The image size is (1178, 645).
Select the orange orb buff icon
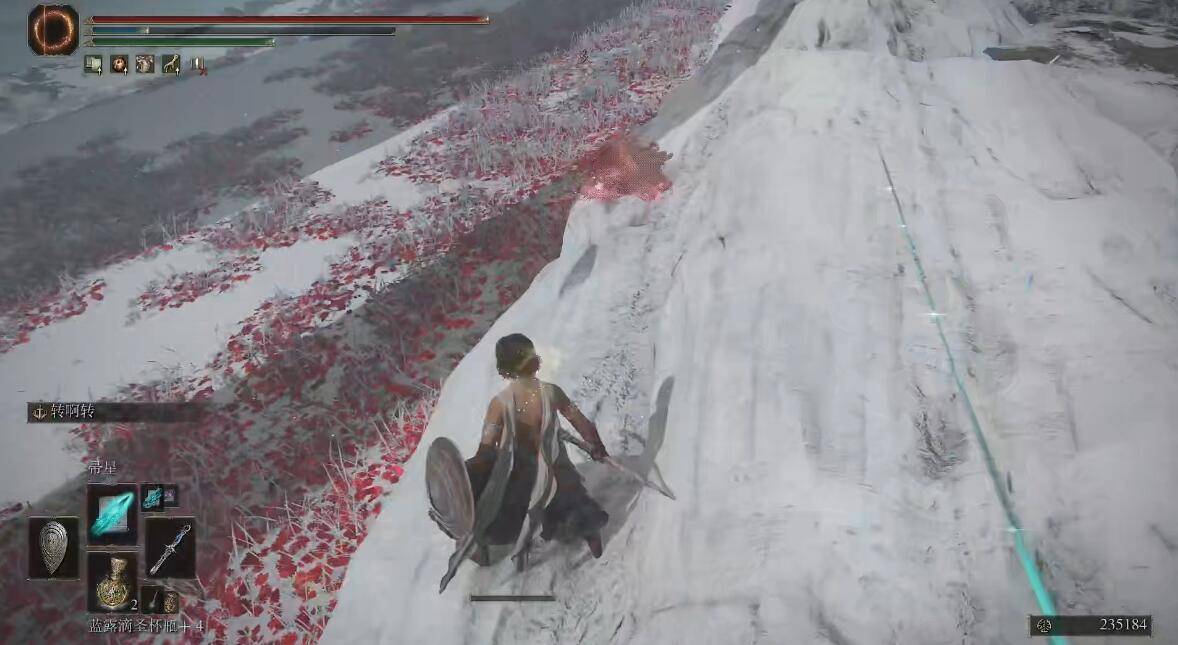pos(119,65)
